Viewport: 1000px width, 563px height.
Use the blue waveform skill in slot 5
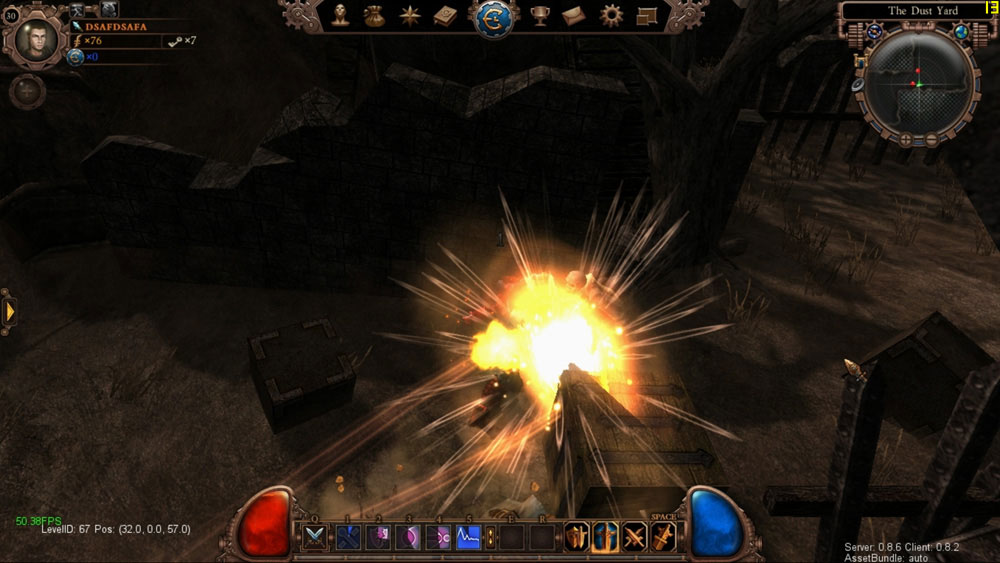[x=468, y=537]
